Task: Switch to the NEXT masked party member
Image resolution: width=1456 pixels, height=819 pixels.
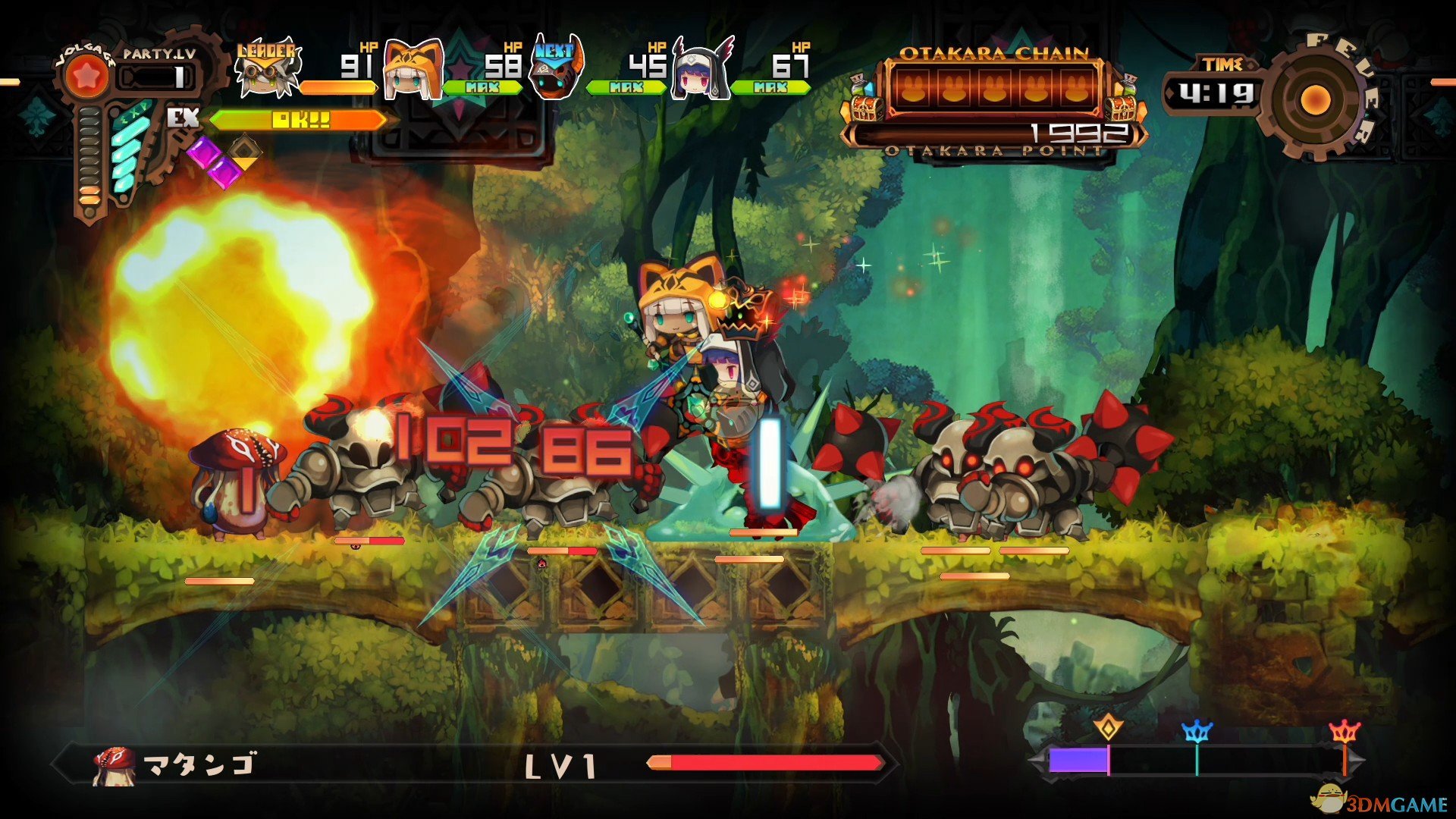Action: (556, 71)
